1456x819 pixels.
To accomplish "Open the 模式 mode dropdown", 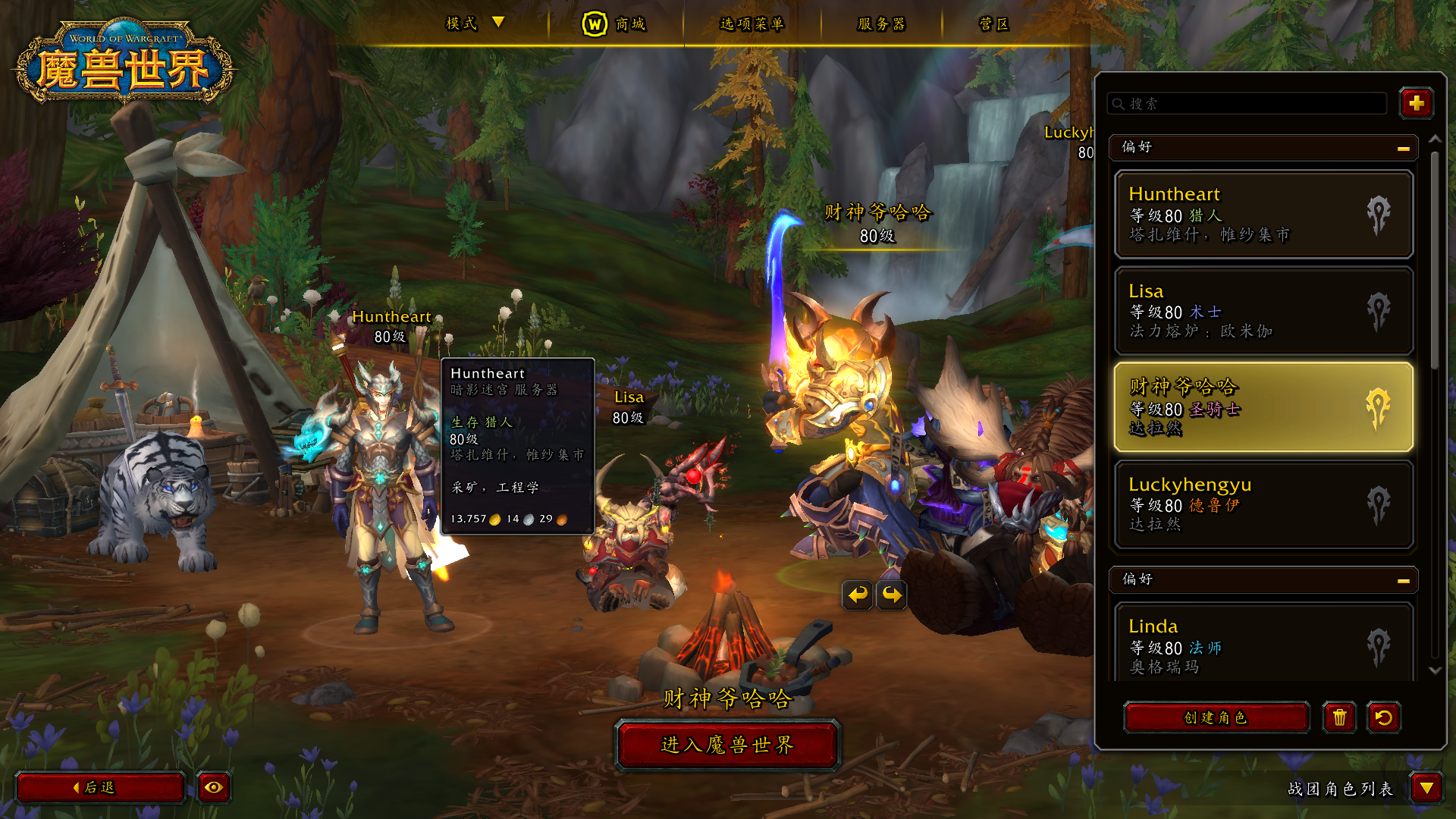I will [475, 24].
